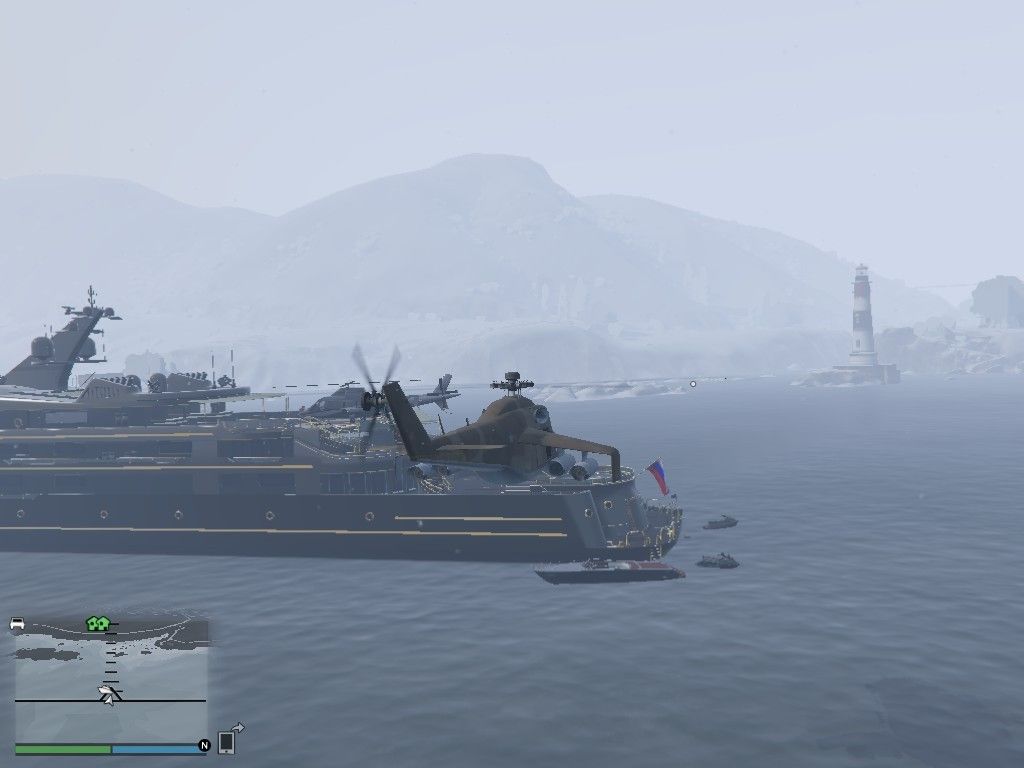The height and width of the screenshot is (768, 1024).
Task: Click the north N compass marker
Action: tap(204, 745)
